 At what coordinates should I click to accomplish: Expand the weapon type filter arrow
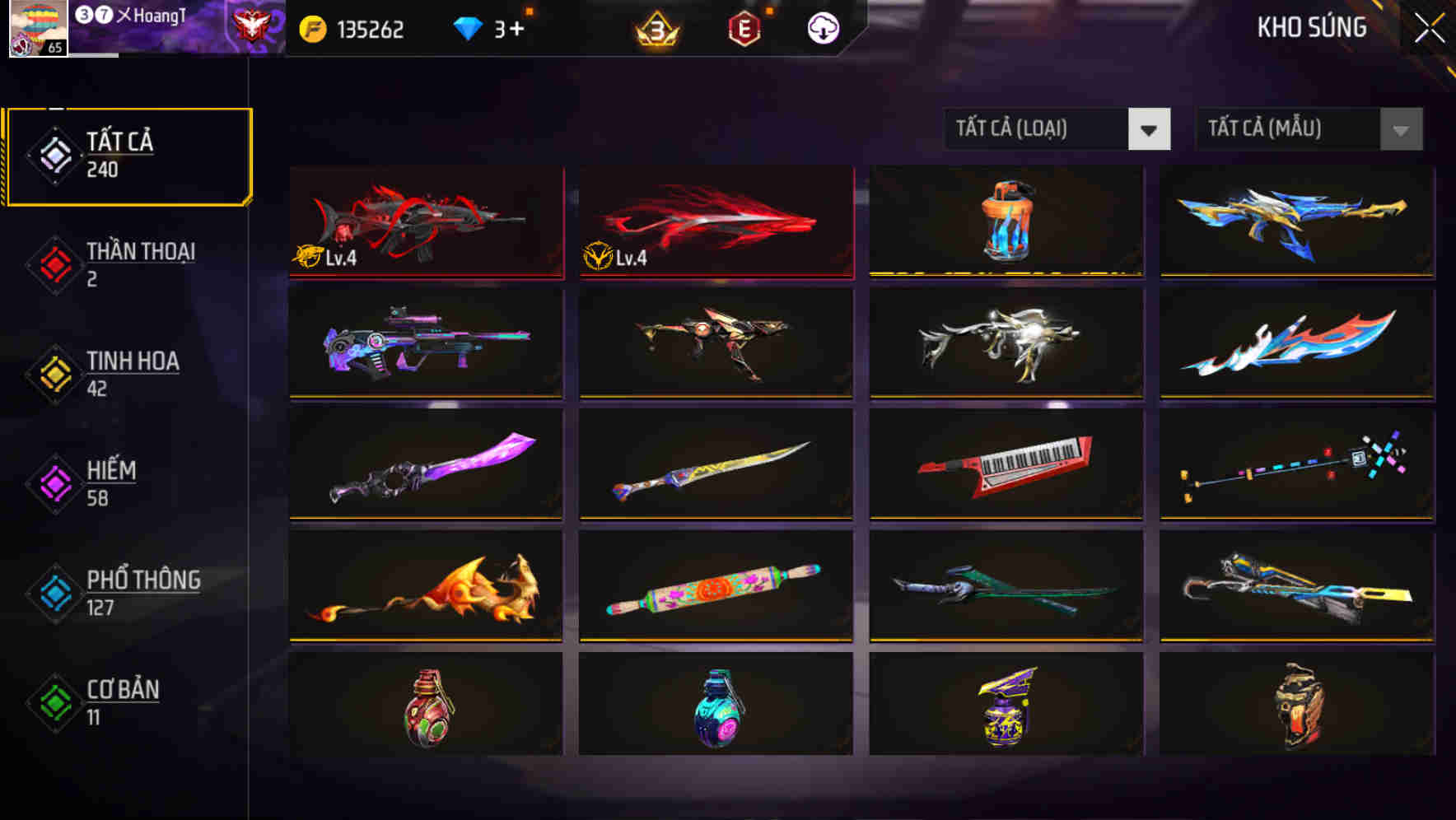tap(1150, 129)
